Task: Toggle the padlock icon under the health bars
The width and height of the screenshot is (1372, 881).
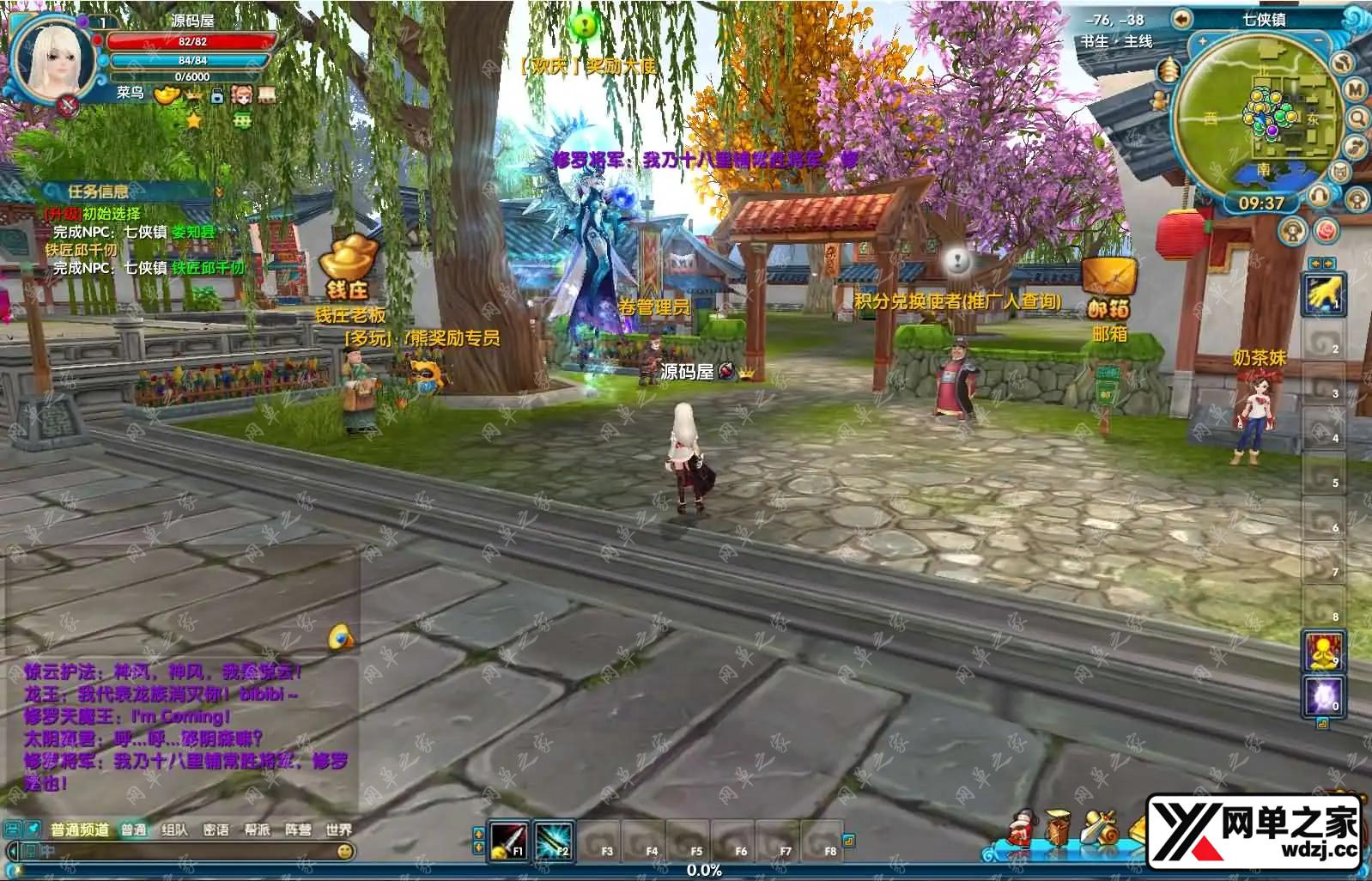Action: (217, 94)
